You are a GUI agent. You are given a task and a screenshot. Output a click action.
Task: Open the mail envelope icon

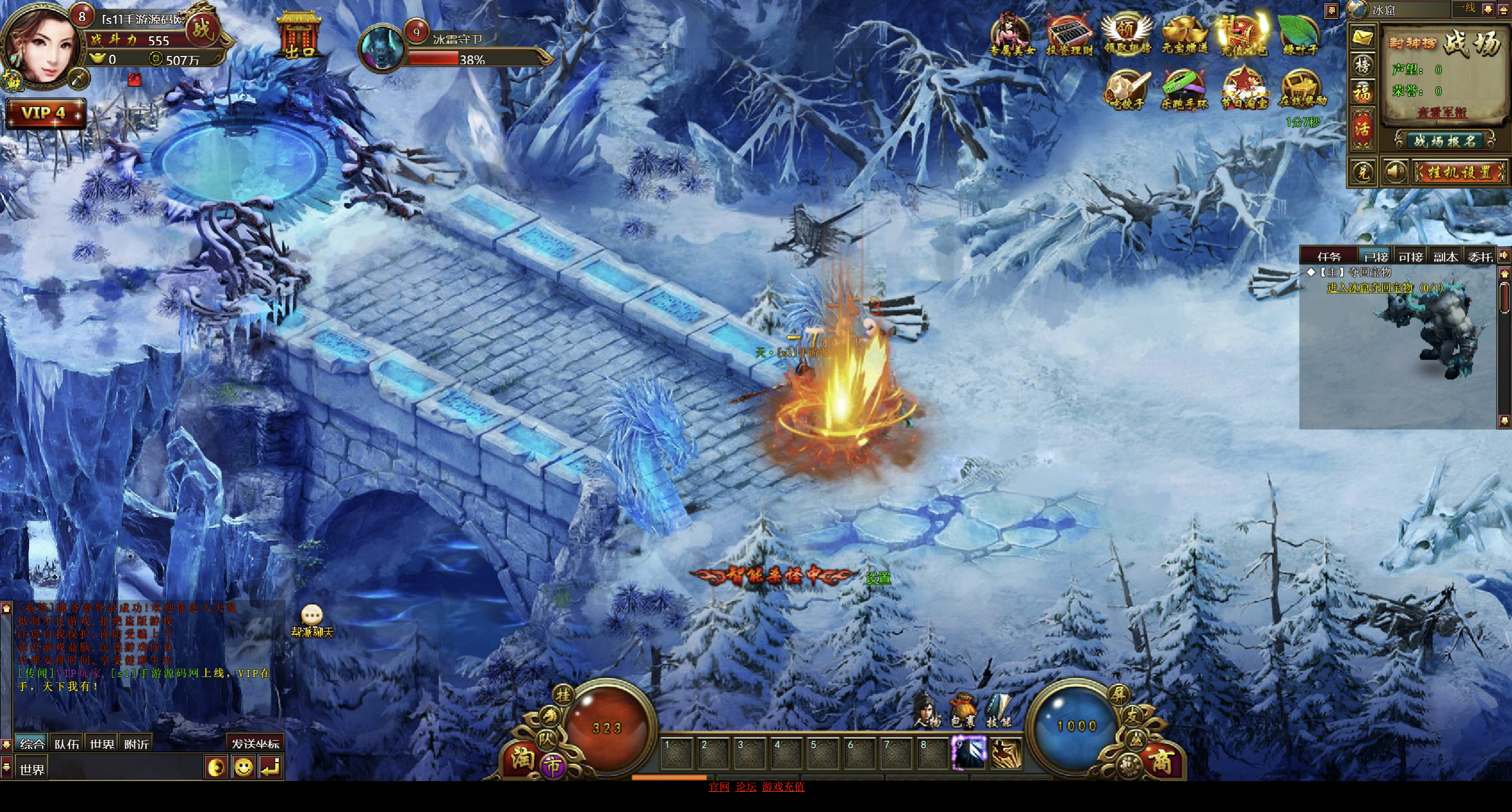1362,38
